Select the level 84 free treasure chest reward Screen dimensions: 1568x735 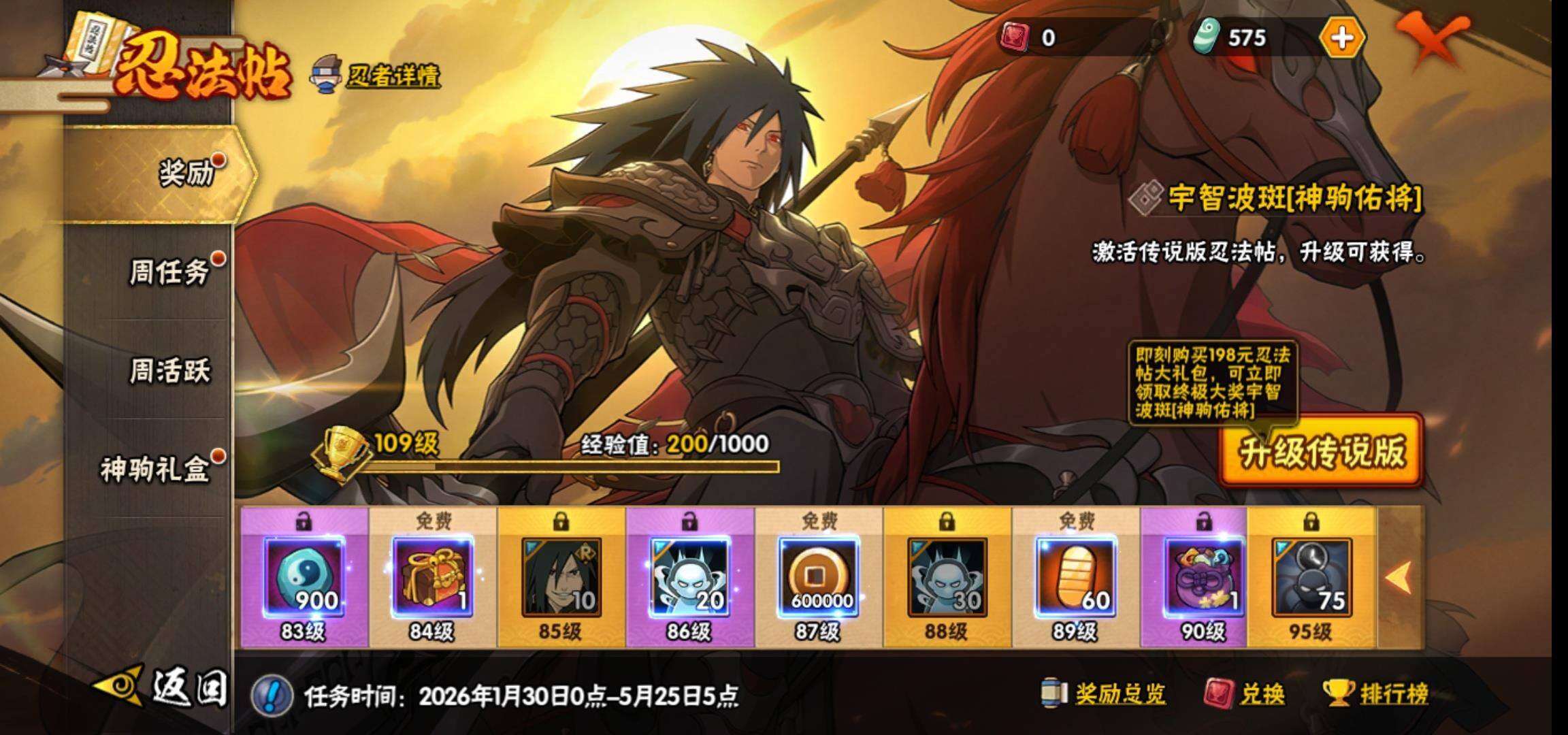coord(432,577)
